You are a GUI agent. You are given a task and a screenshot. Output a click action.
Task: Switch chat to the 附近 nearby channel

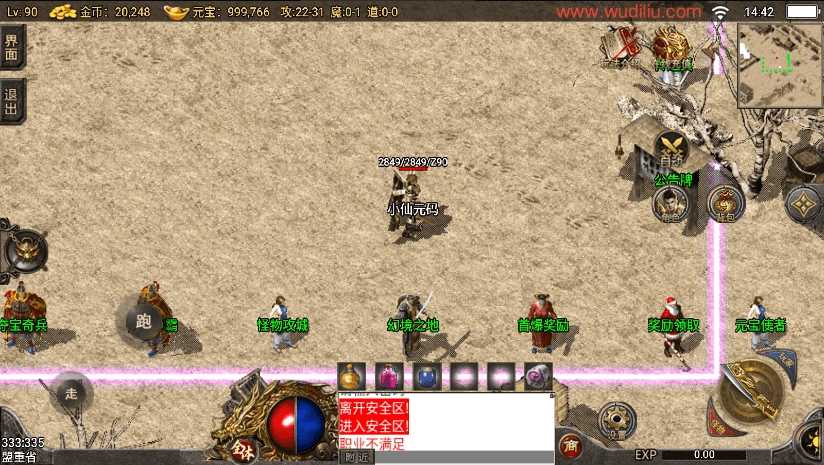point(356,457)
